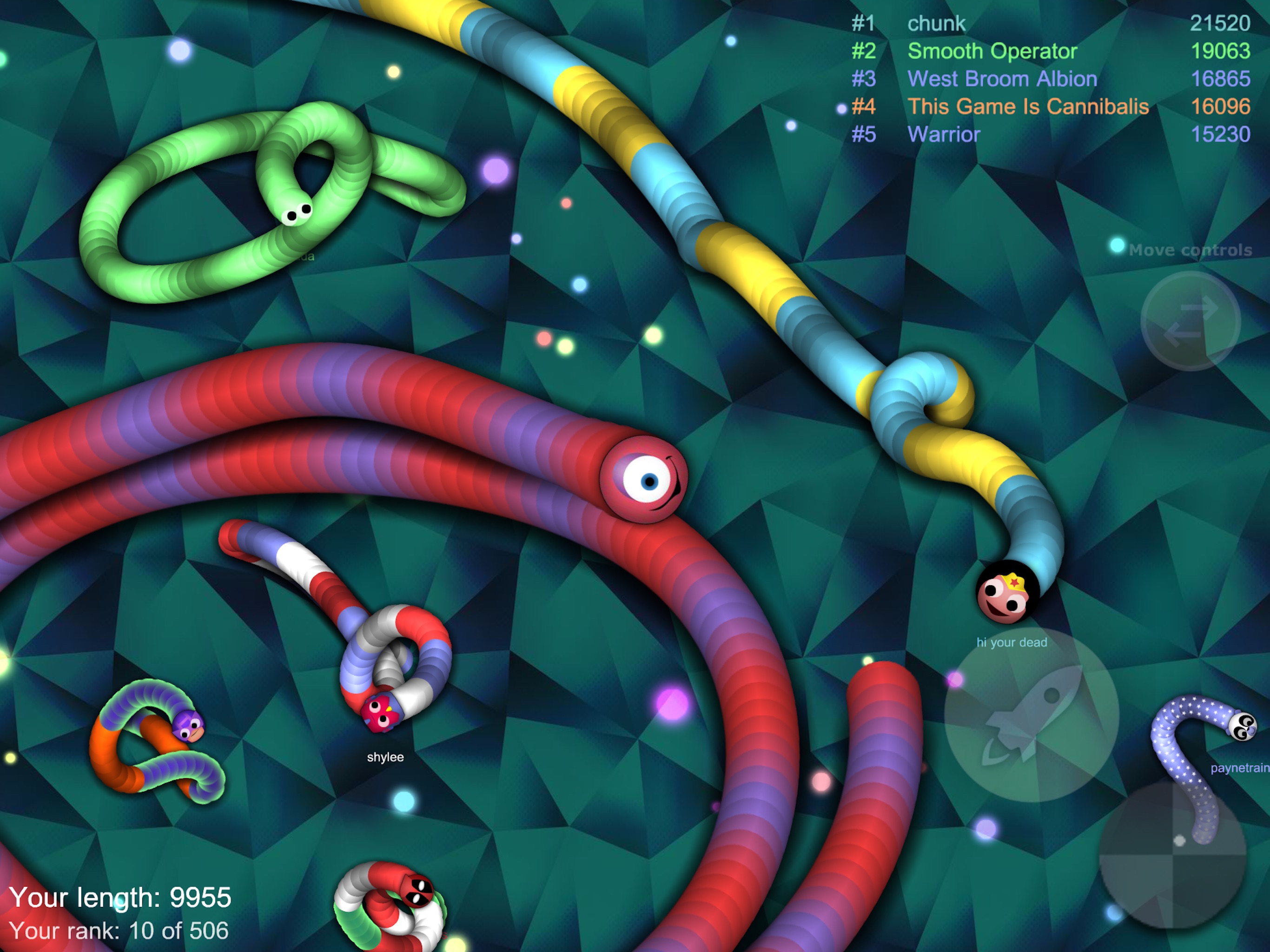The height and width of the screenshot is (952, 1270).
Task: Toggle the Move controls swap-arrows button
Action: [x=1190, y=321]
